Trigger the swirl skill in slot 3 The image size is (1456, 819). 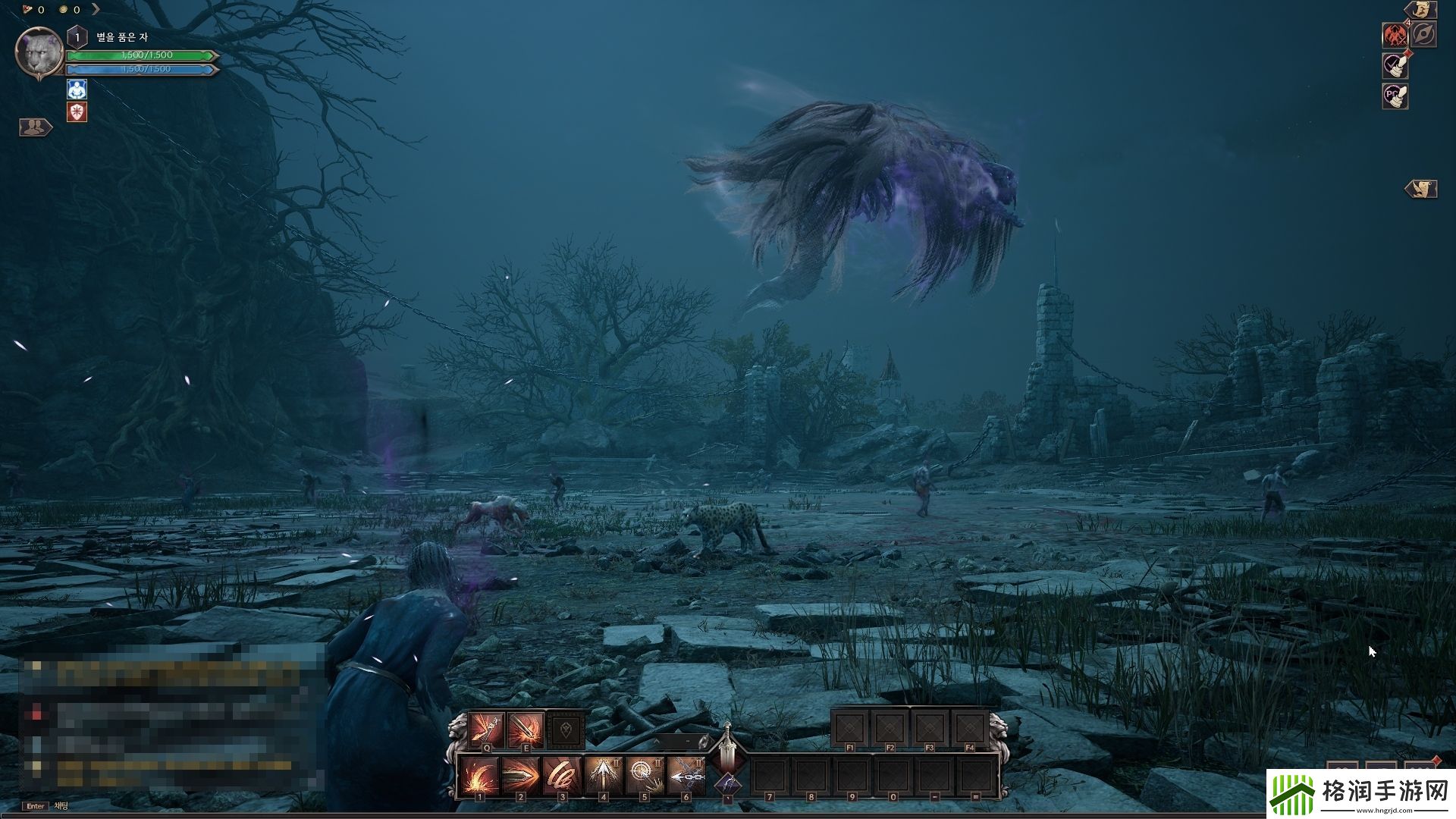562,775
